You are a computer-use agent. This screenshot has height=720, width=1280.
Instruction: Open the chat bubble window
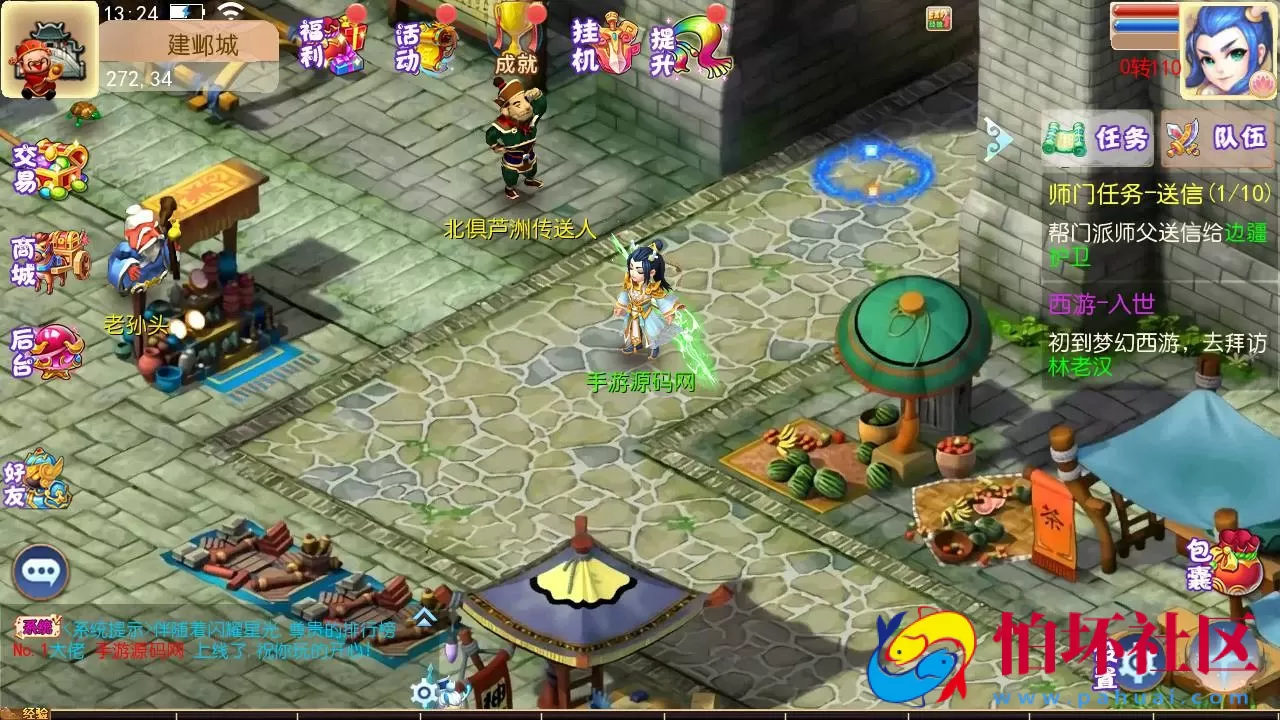[x=40, y=572]
